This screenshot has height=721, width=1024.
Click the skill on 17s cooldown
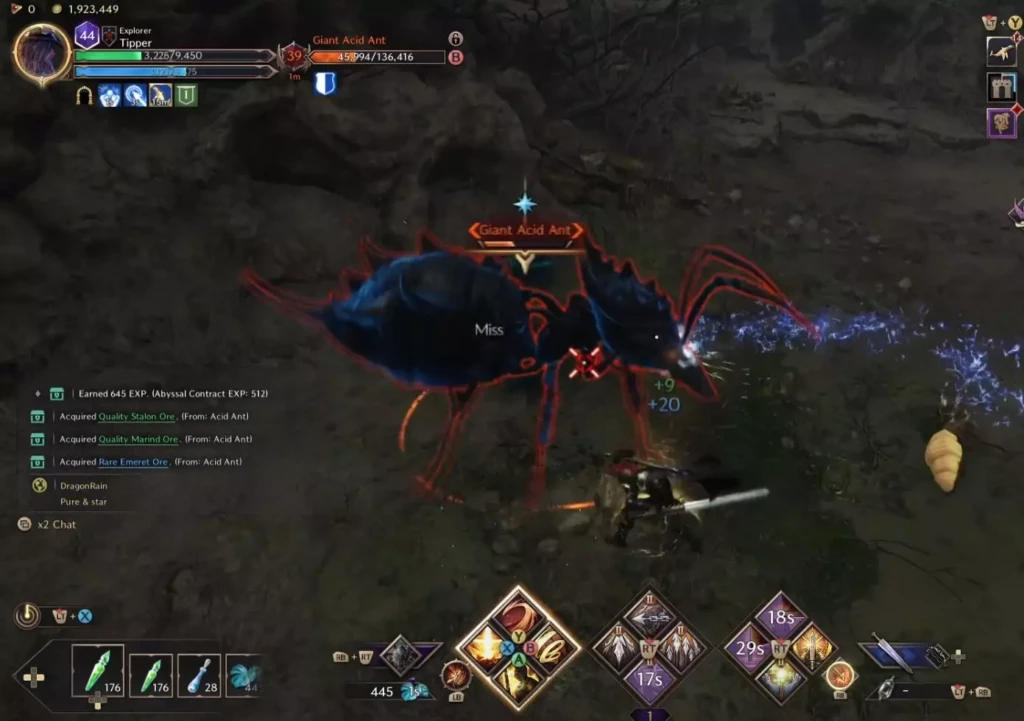click(650, 679)
